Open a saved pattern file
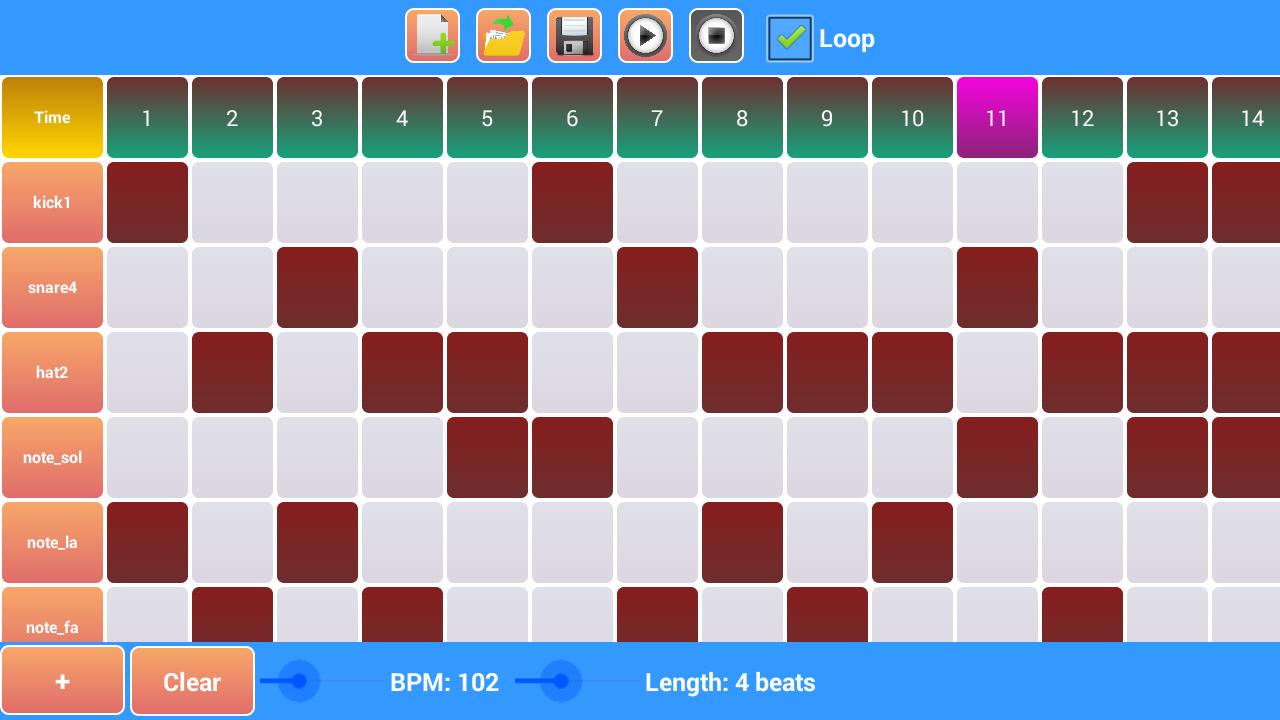This screenshot has width=1280, height=720. 503,37
